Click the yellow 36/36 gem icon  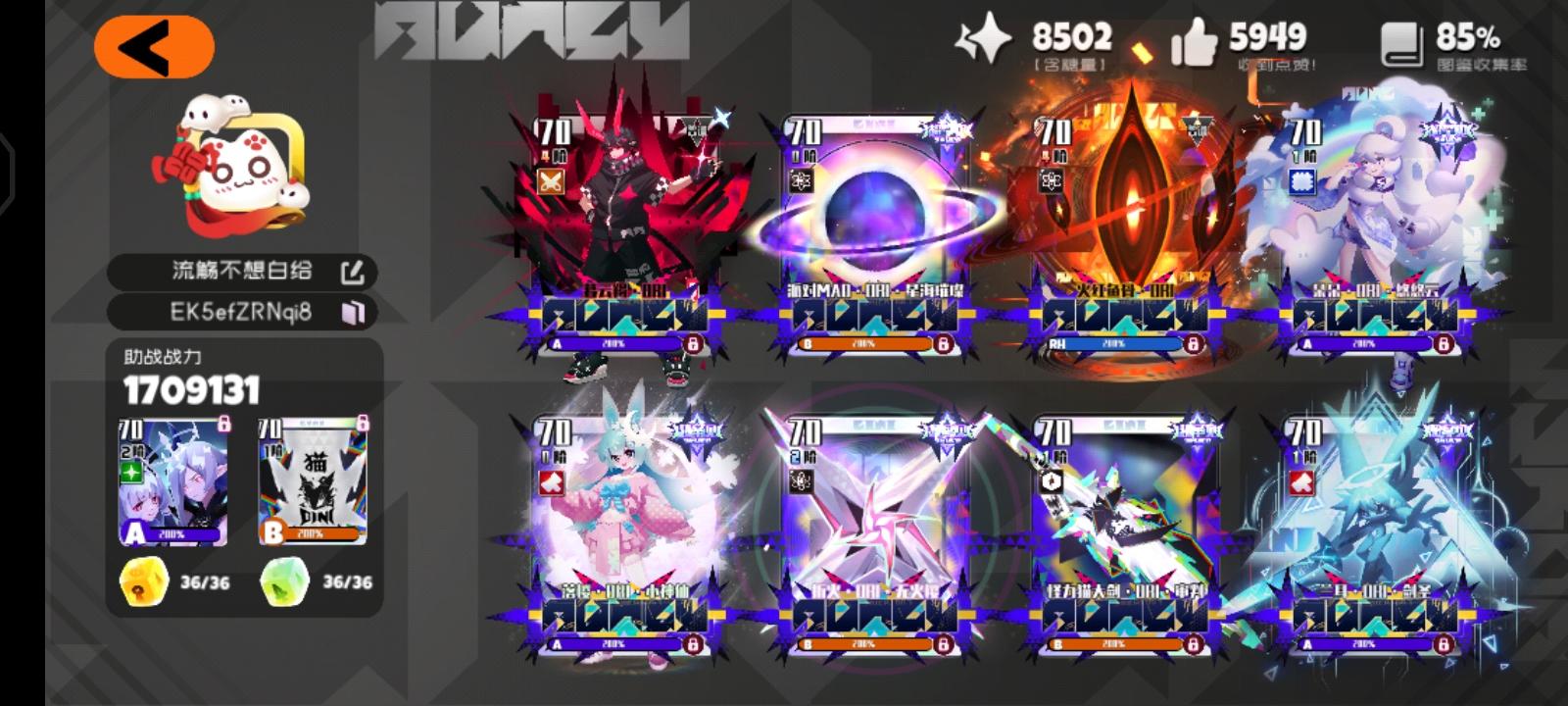(142, 582)
